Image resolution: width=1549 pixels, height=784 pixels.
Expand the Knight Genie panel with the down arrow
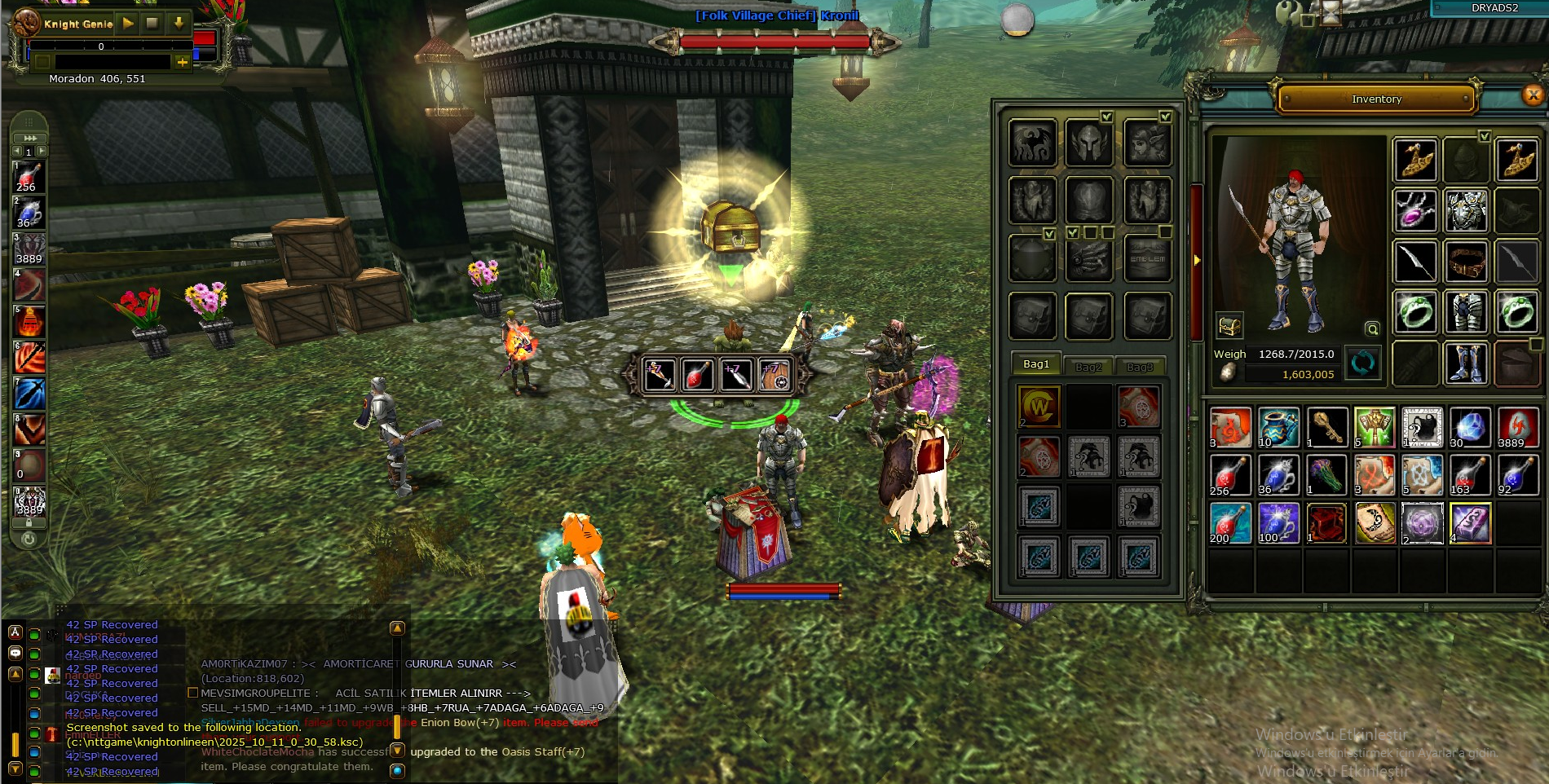click(179, 24)
